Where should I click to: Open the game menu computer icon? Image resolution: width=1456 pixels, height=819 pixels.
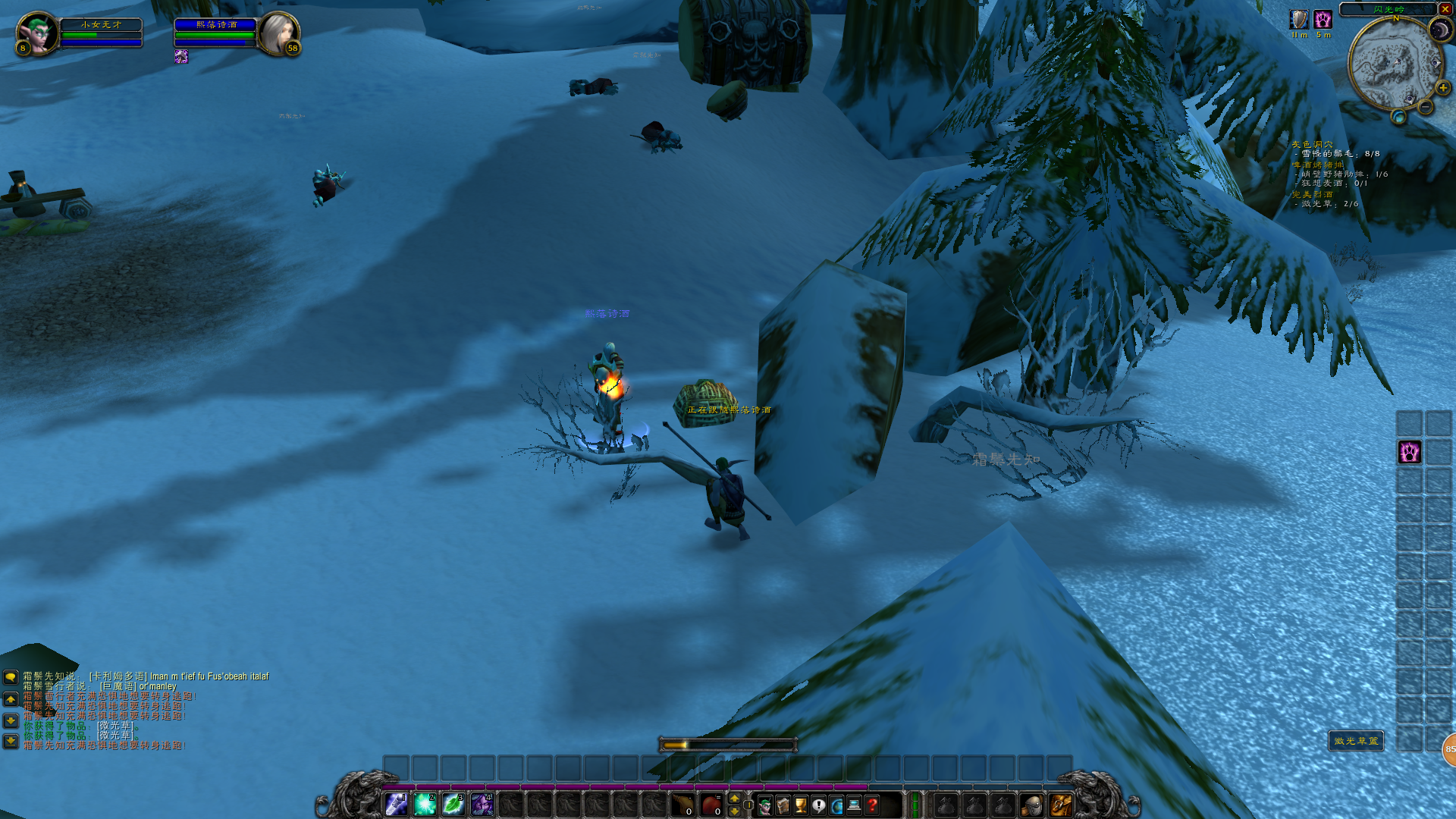[x=855, y=805]
